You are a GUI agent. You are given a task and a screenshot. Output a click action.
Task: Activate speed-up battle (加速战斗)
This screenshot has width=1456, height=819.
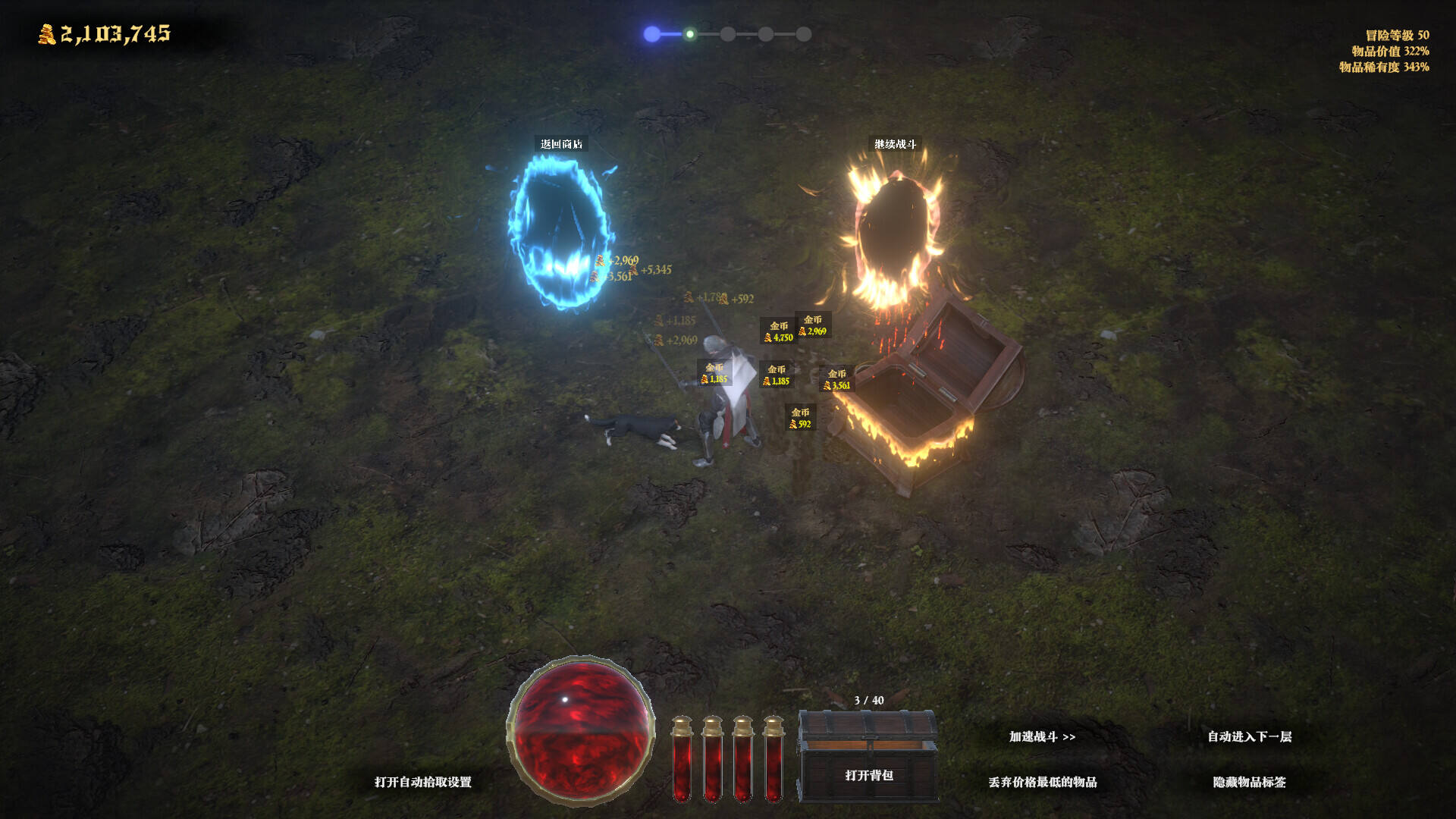[1042, 736]
